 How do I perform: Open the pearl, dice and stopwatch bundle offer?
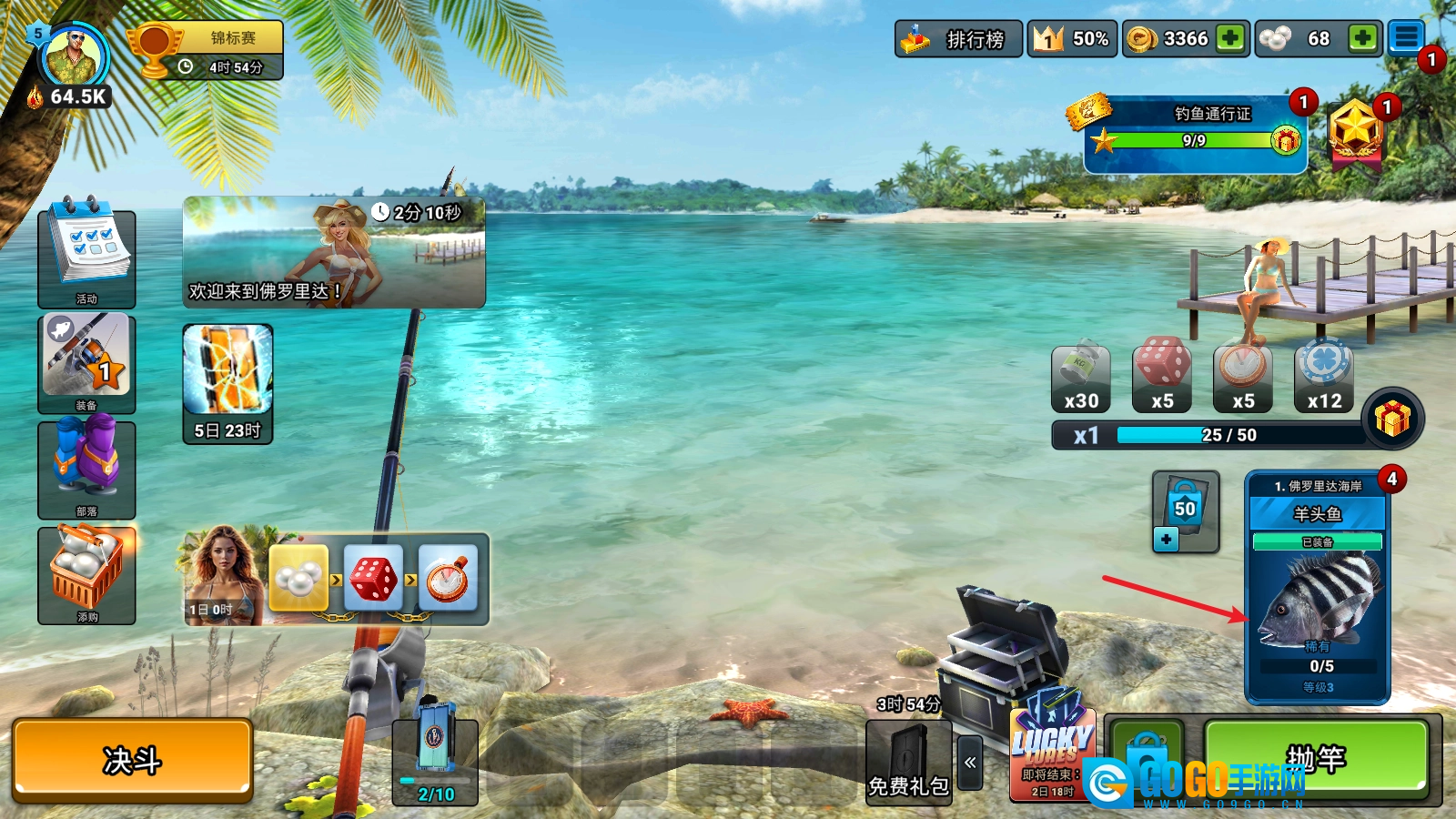tap(337, 580)
